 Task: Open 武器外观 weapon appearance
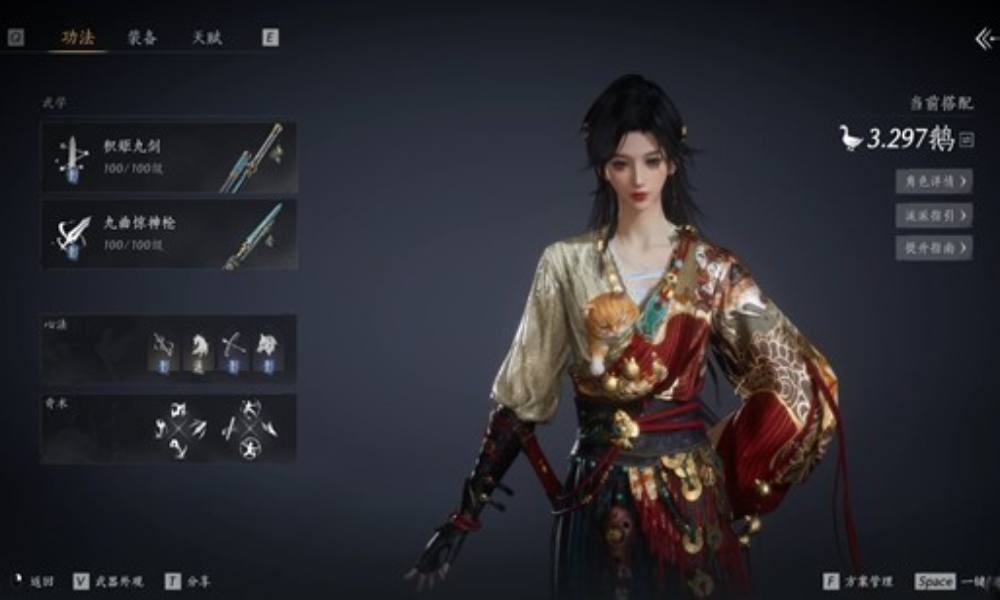pyautogui.click(x=110, y=581)
